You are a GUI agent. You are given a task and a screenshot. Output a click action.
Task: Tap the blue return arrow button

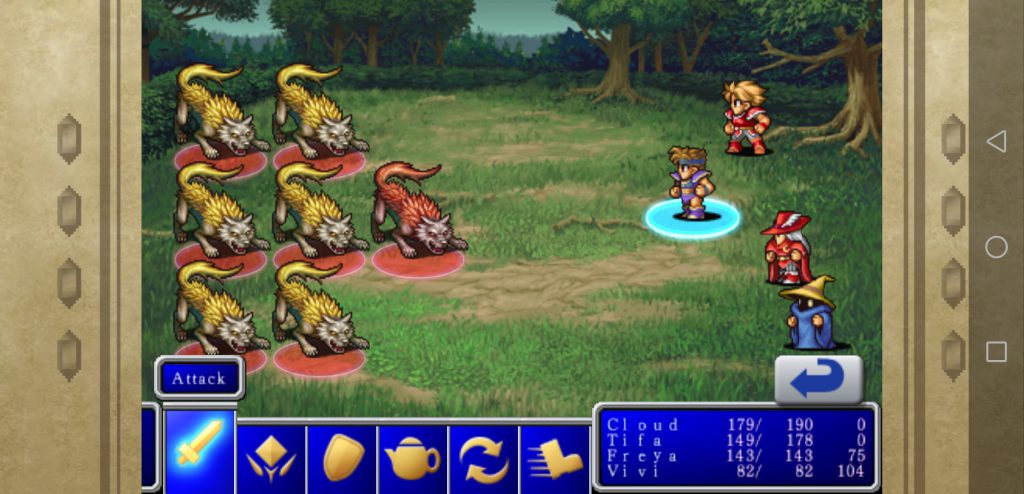coord(818,379)
